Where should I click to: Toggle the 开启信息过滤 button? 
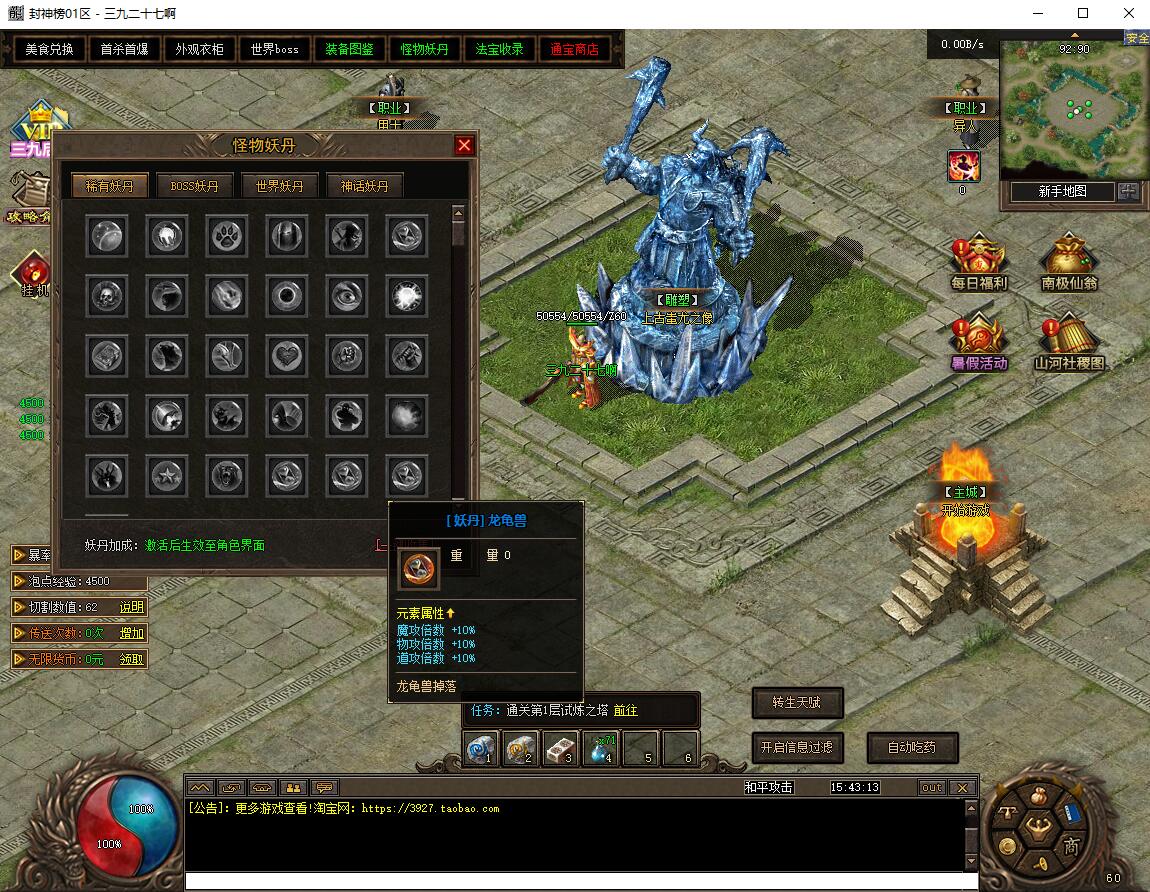click(x=797, y=747)
